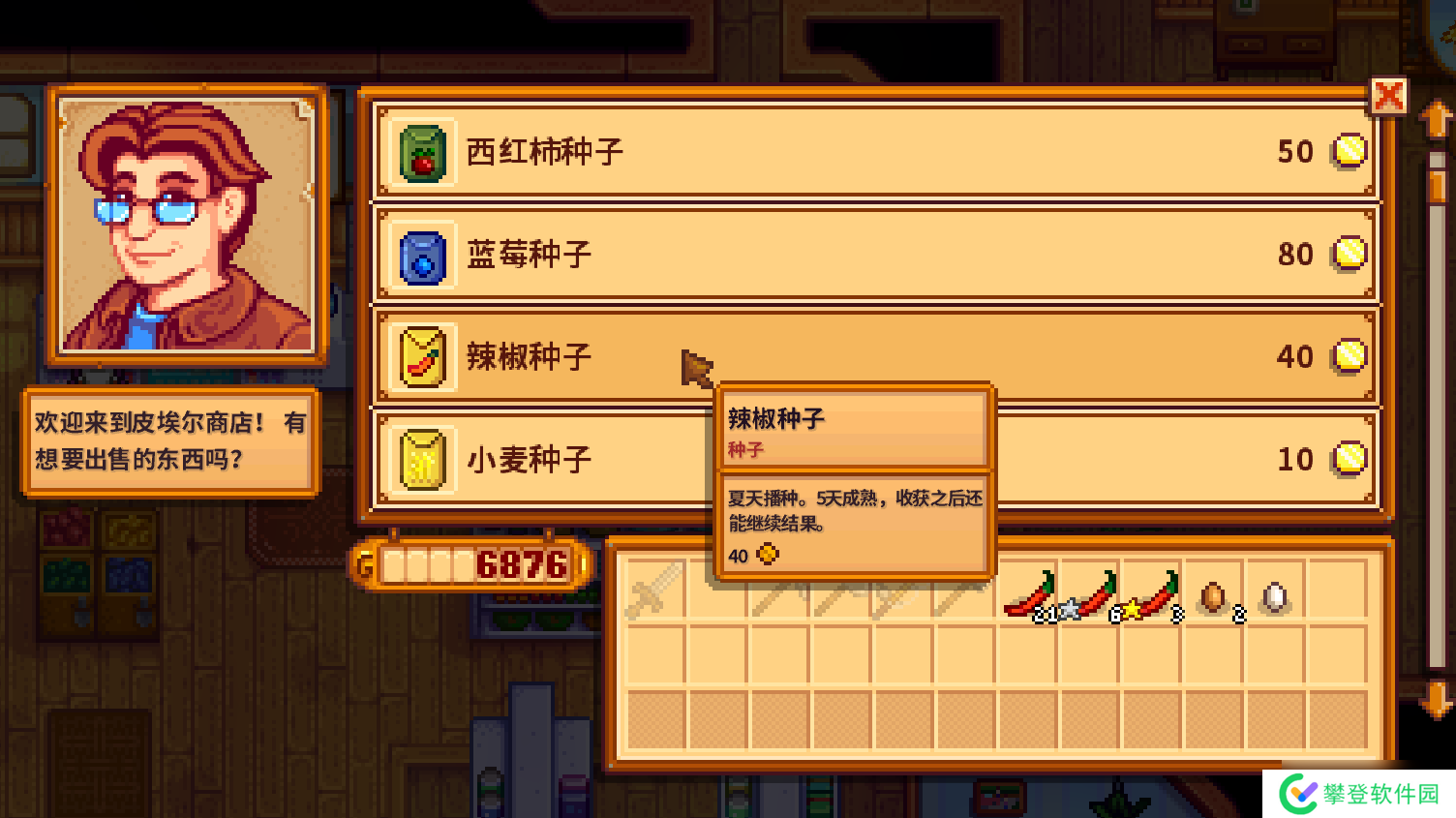Image resolution: width=1456 pixels, height=818 pixels.
Task: Select the blueberry seed packet icon
Action: pos(423,255)
